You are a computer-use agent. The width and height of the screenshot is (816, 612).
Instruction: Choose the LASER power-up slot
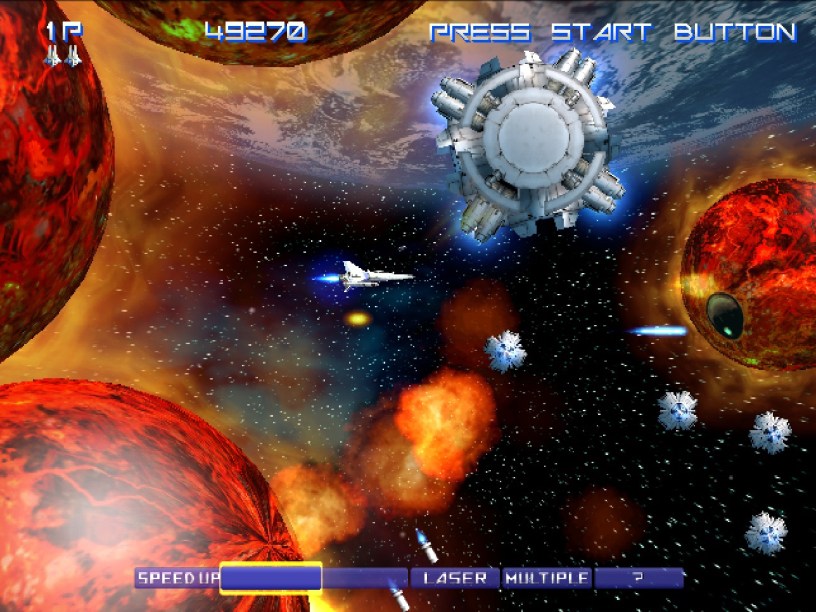click(455, 578)
